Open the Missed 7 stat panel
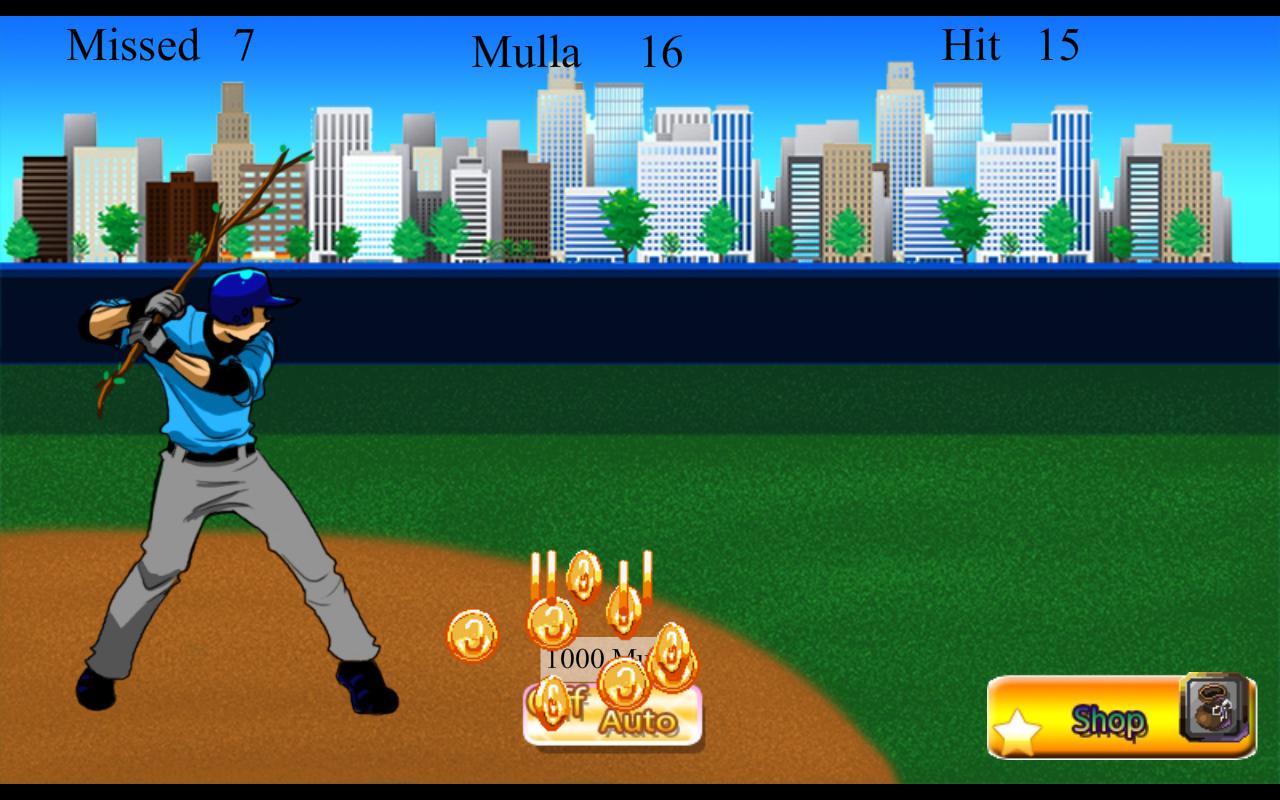1280x800 pixels. click(160, 45)
